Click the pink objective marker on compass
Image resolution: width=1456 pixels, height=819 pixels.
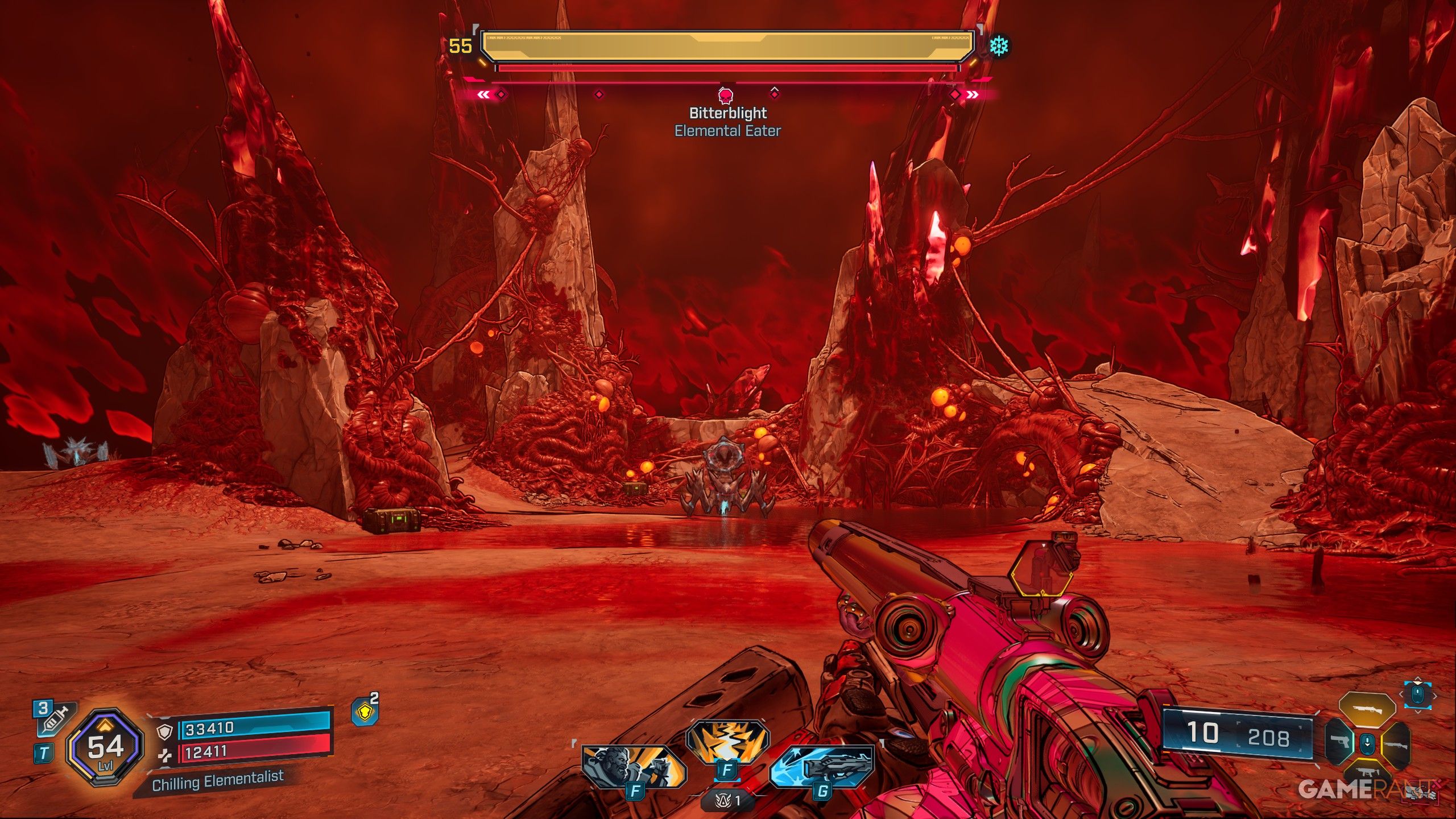coord(726,95)
